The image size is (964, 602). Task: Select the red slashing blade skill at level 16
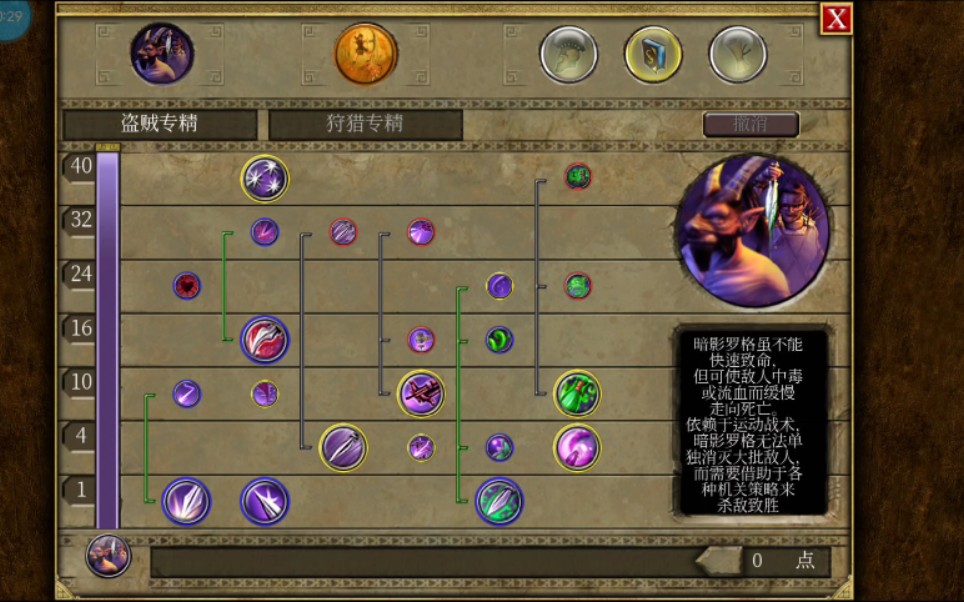[x=265, y=340]
